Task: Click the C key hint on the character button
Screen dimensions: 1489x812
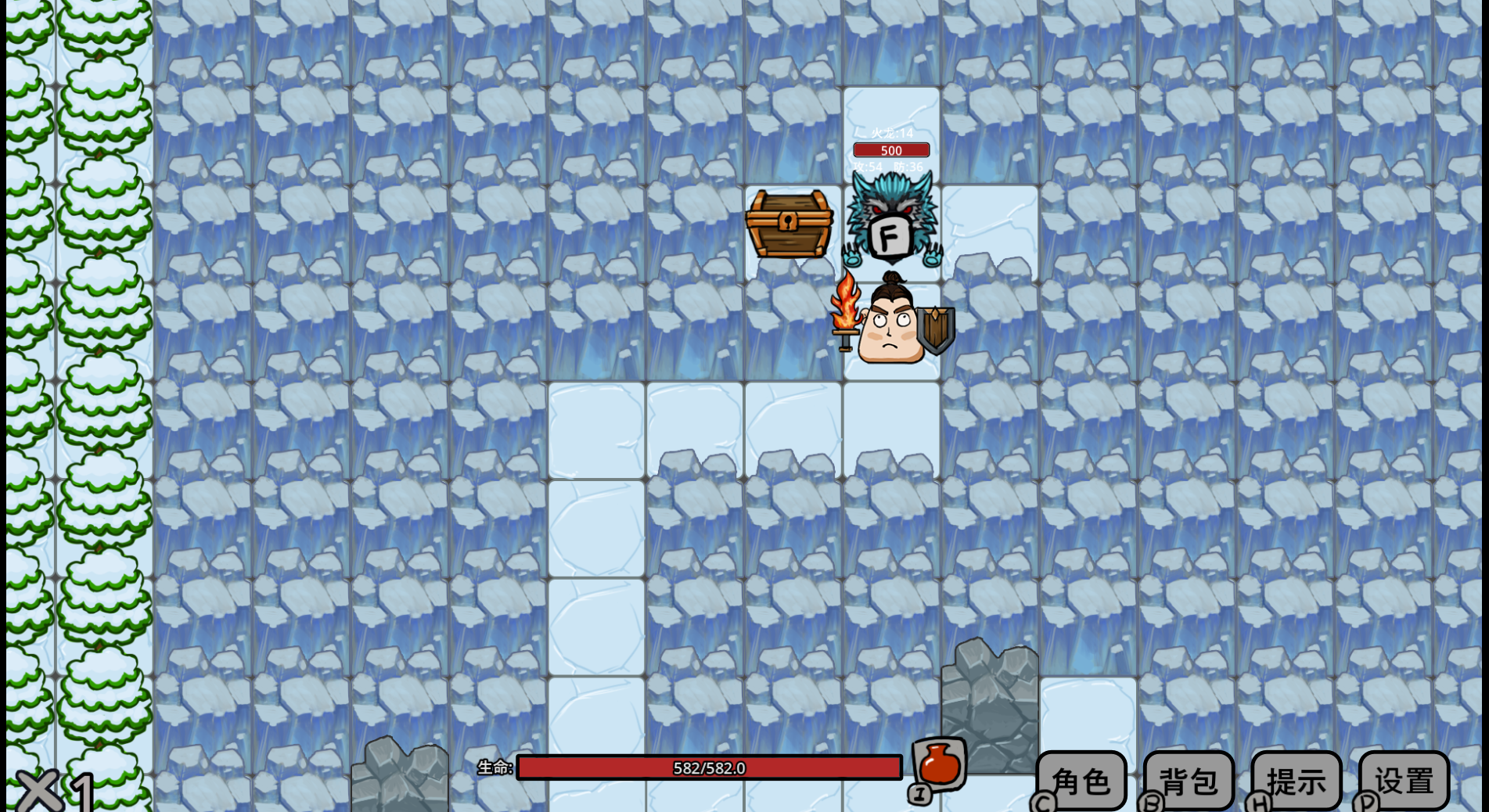Action: (x=1043, y=802)
